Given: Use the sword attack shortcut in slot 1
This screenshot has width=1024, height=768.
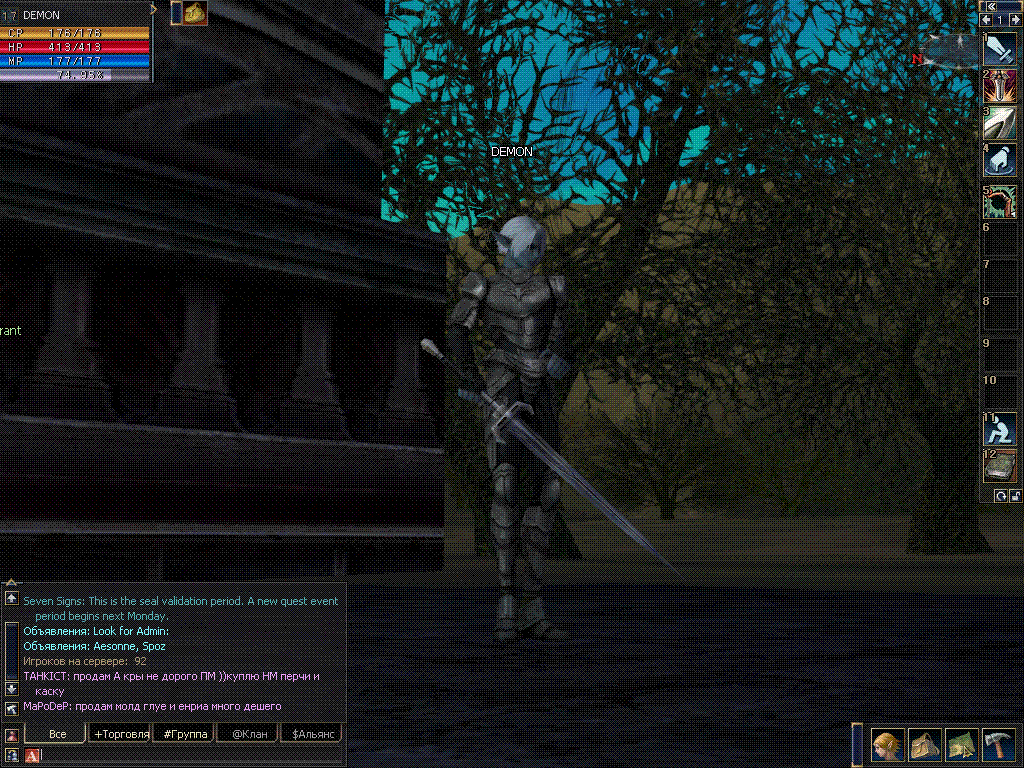Looking at the screenshot, I should pos(1001,49).
